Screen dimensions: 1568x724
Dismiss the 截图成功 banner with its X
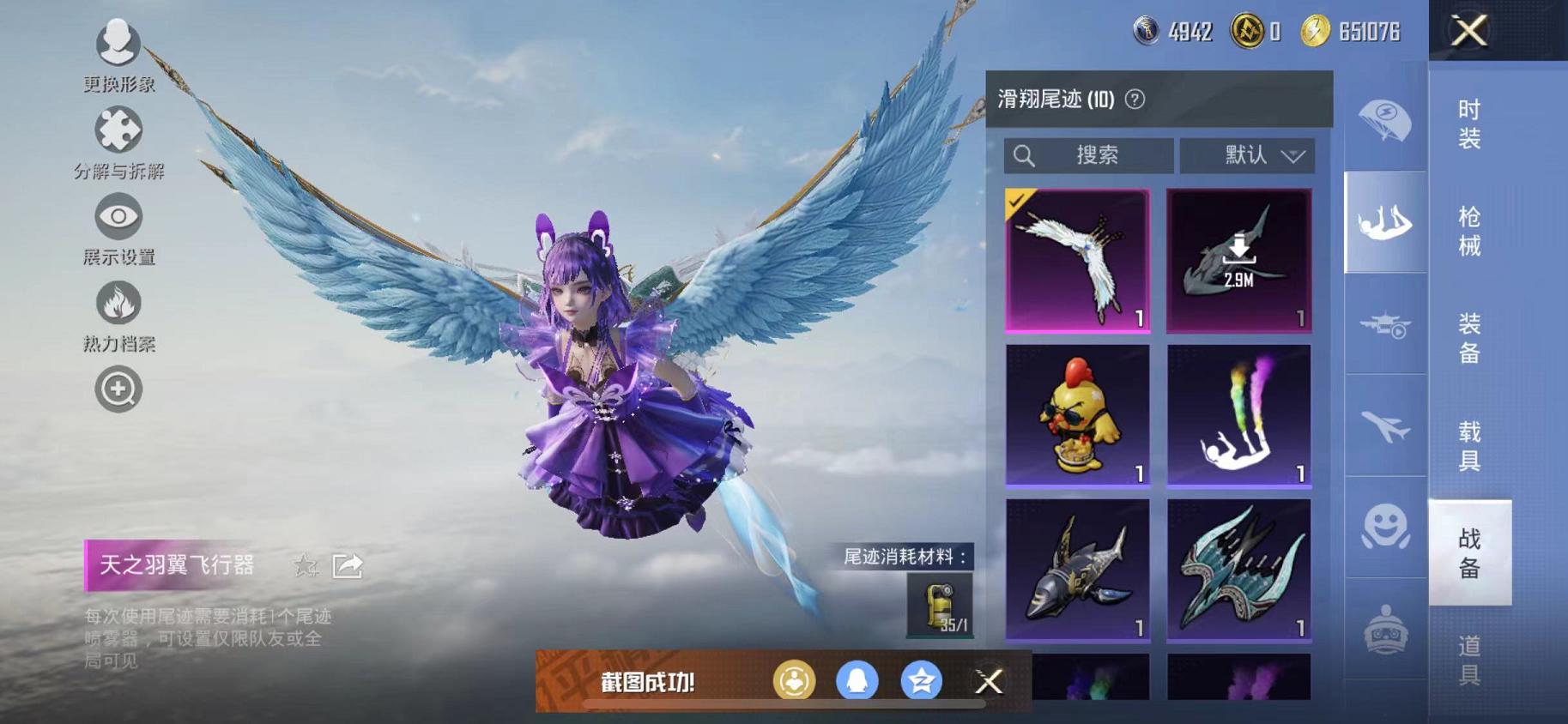click(989, 681)
